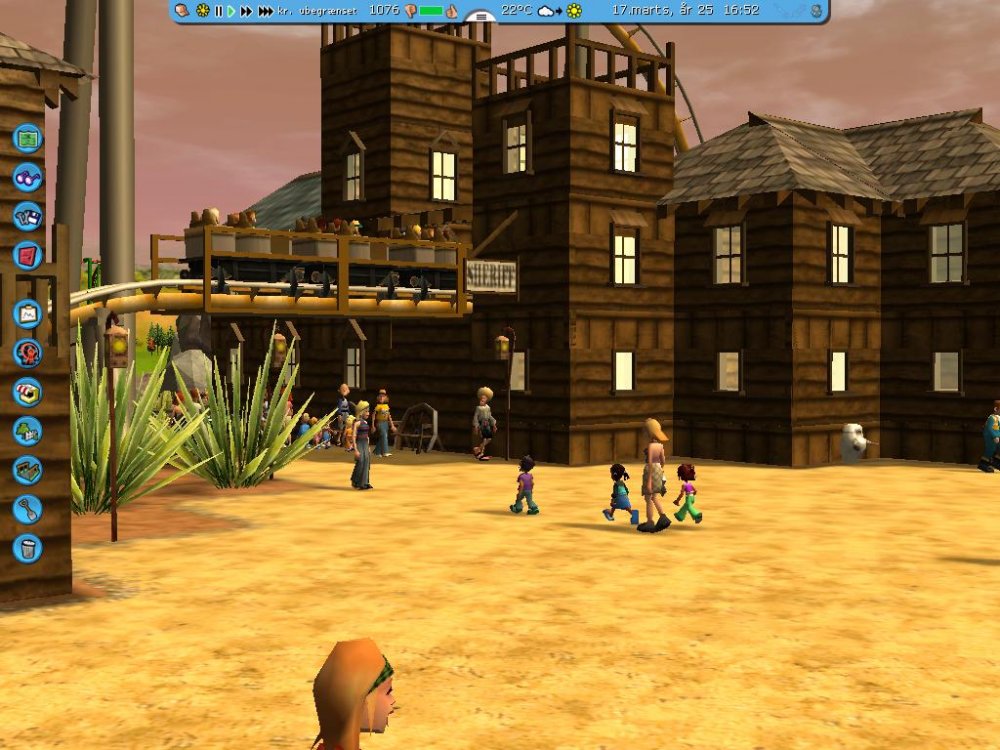
Task: Click the weather forecast sun icon
Action: click(x=574, y=11)
